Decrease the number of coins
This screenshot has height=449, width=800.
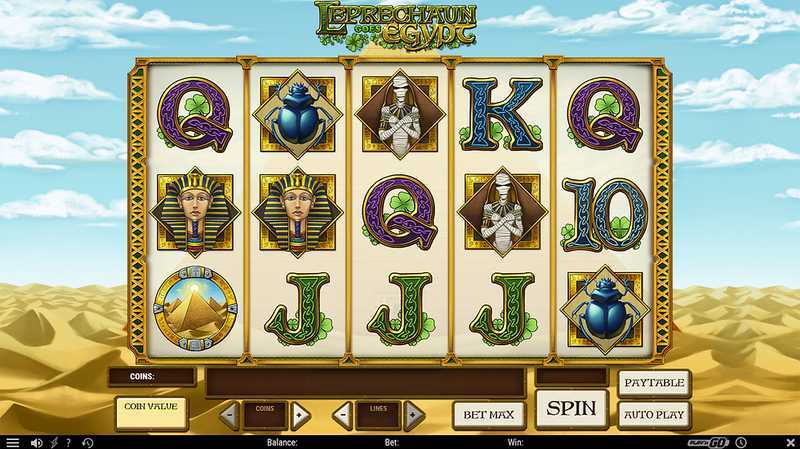click(229, 415)
